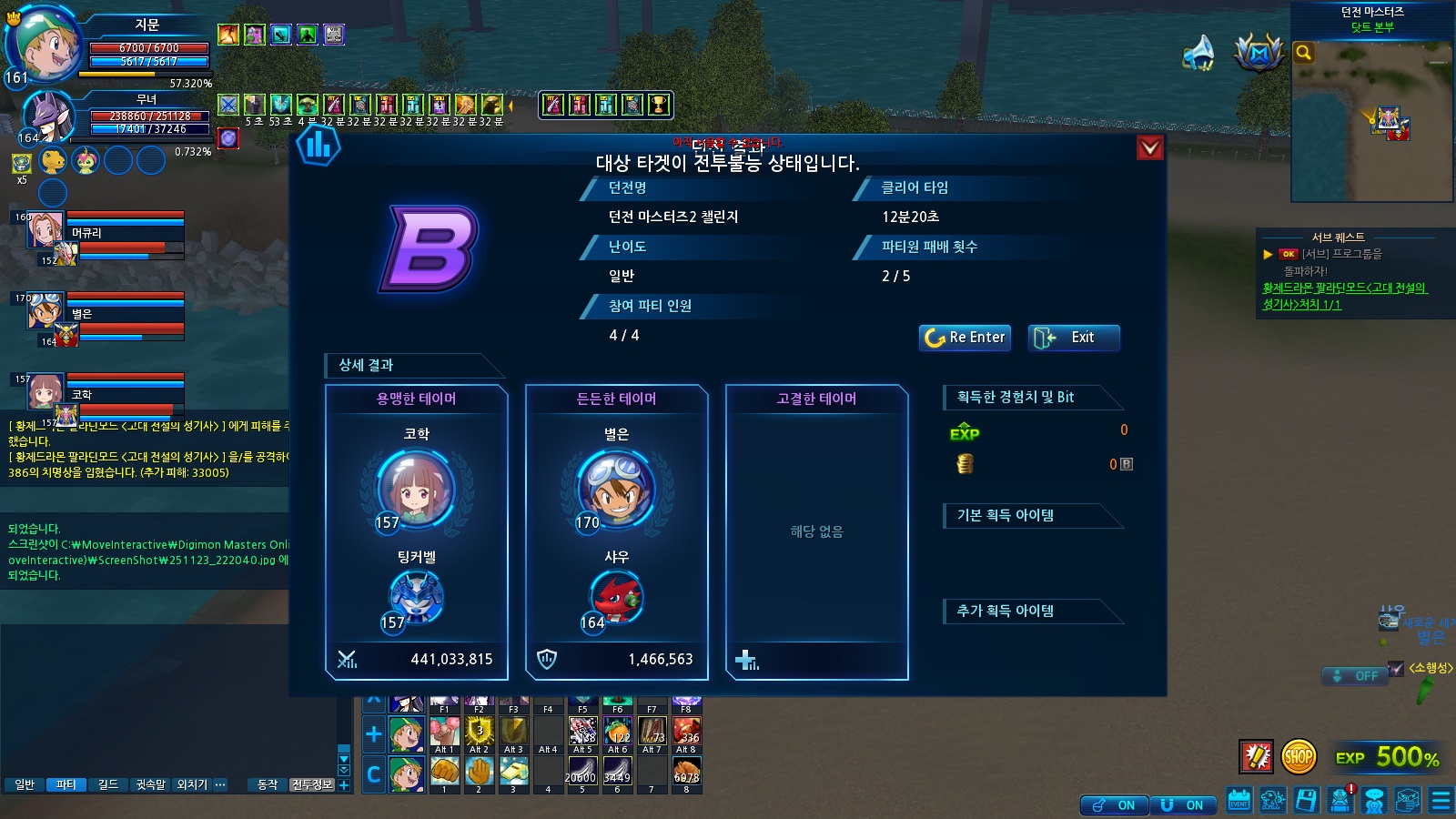The image size is (1456, 819).
Task: Toggle the OFF switch near sub quest
Action: click(x=1355, y=676)
